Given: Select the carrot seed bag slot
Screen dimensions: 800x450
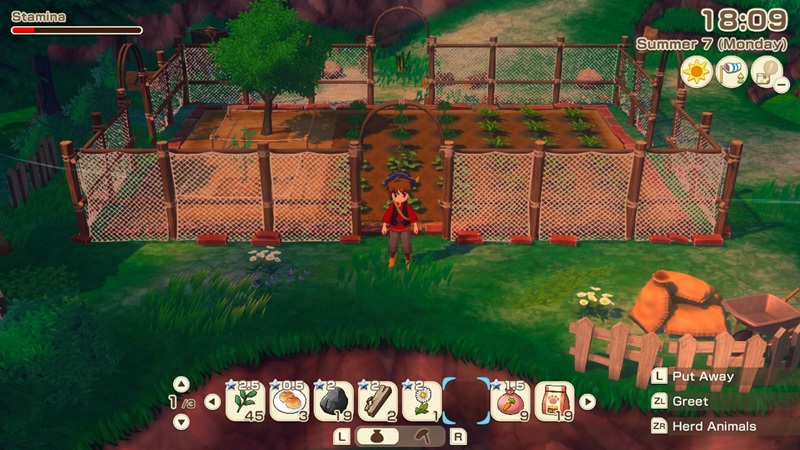Looking at the screenshot, I should click(x=511, y=401).
